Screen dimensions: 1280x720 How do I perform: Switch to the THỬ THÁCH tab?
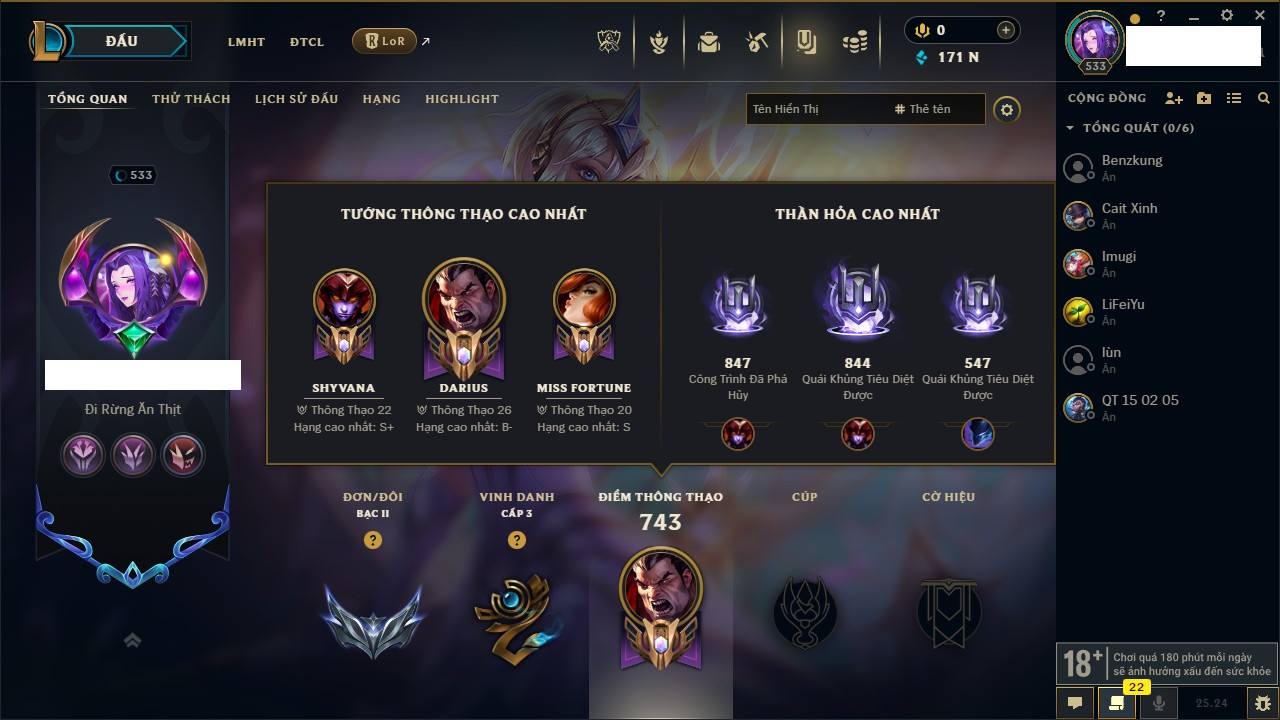pyautogui.click(x=191, y=99)
